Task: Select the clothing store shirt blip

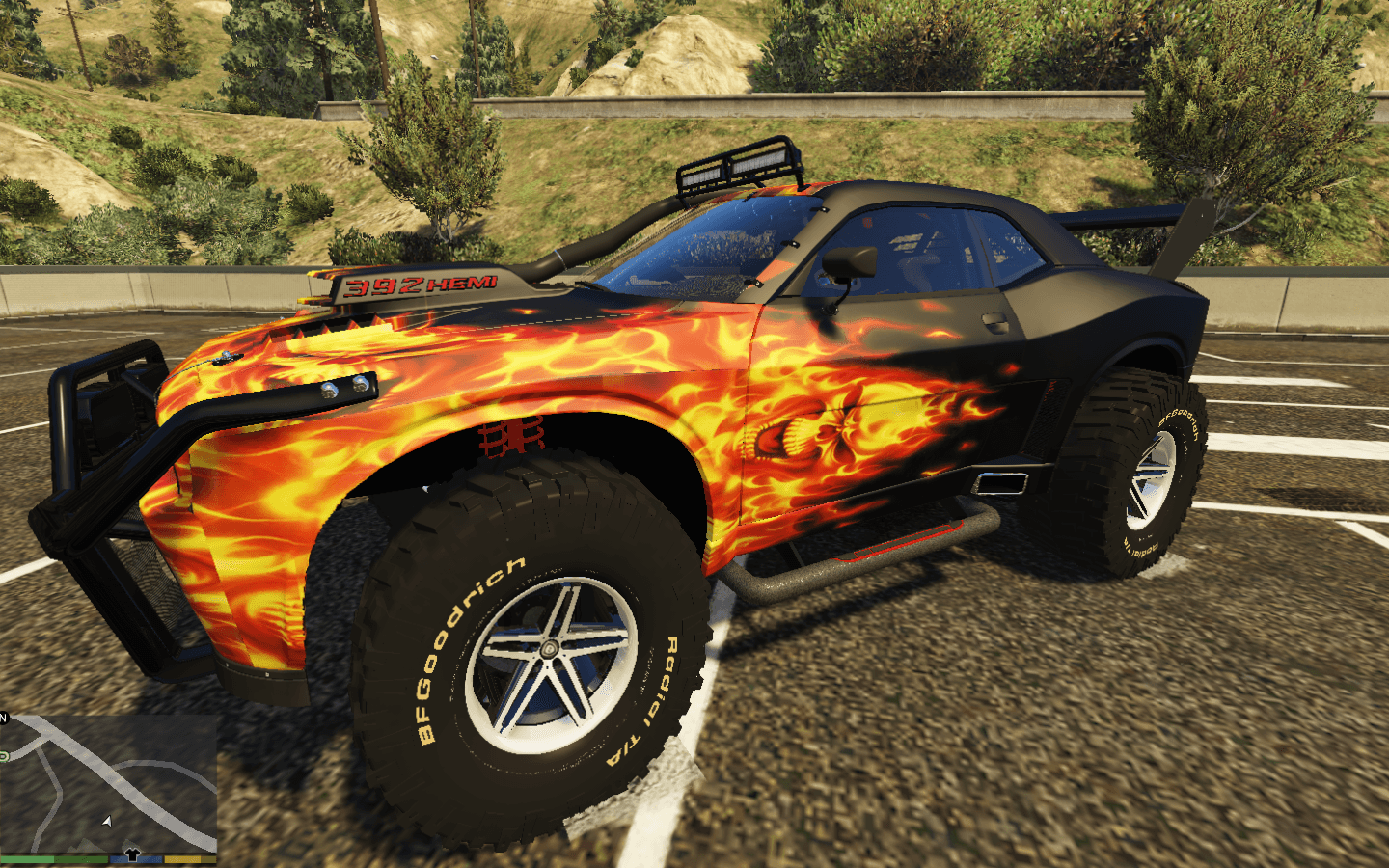Action: click(x=132, y=854)
